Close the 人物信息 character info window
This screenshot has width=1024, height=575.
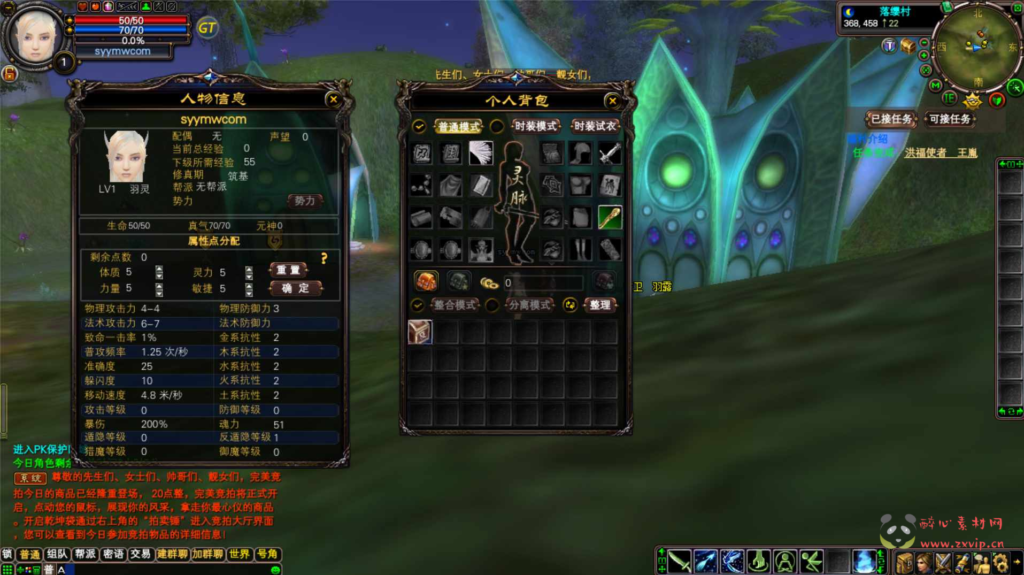pyautogui.click(x=332, y=99)
